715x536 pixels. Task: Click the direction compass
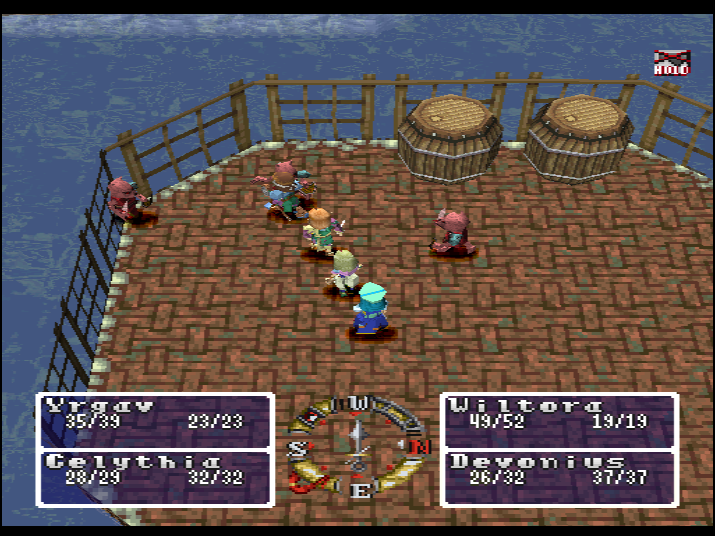[x=358, y=447]
